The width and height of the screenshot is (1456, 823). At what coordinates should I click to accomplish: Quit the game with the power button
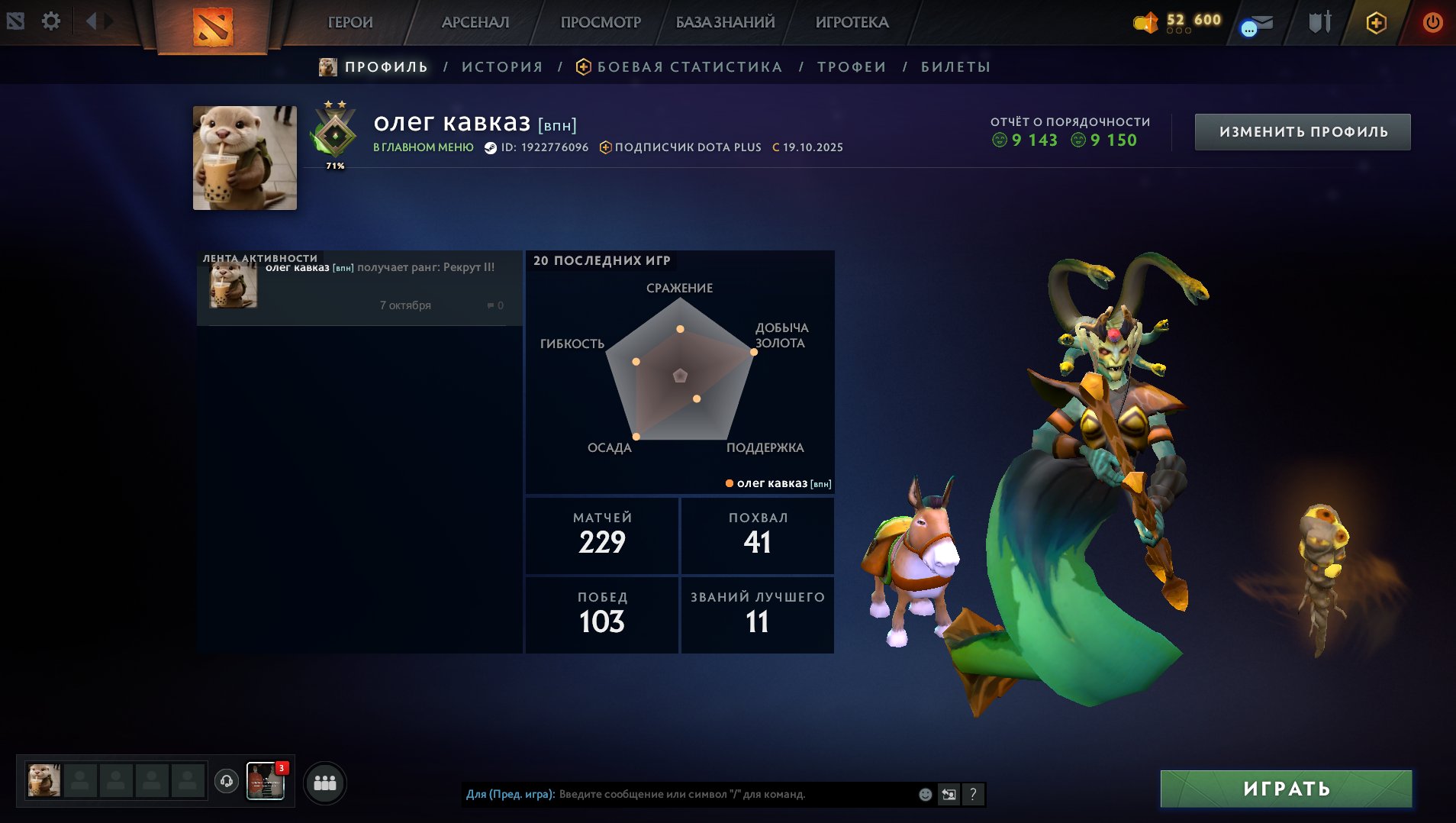[x=1432, y=22]
